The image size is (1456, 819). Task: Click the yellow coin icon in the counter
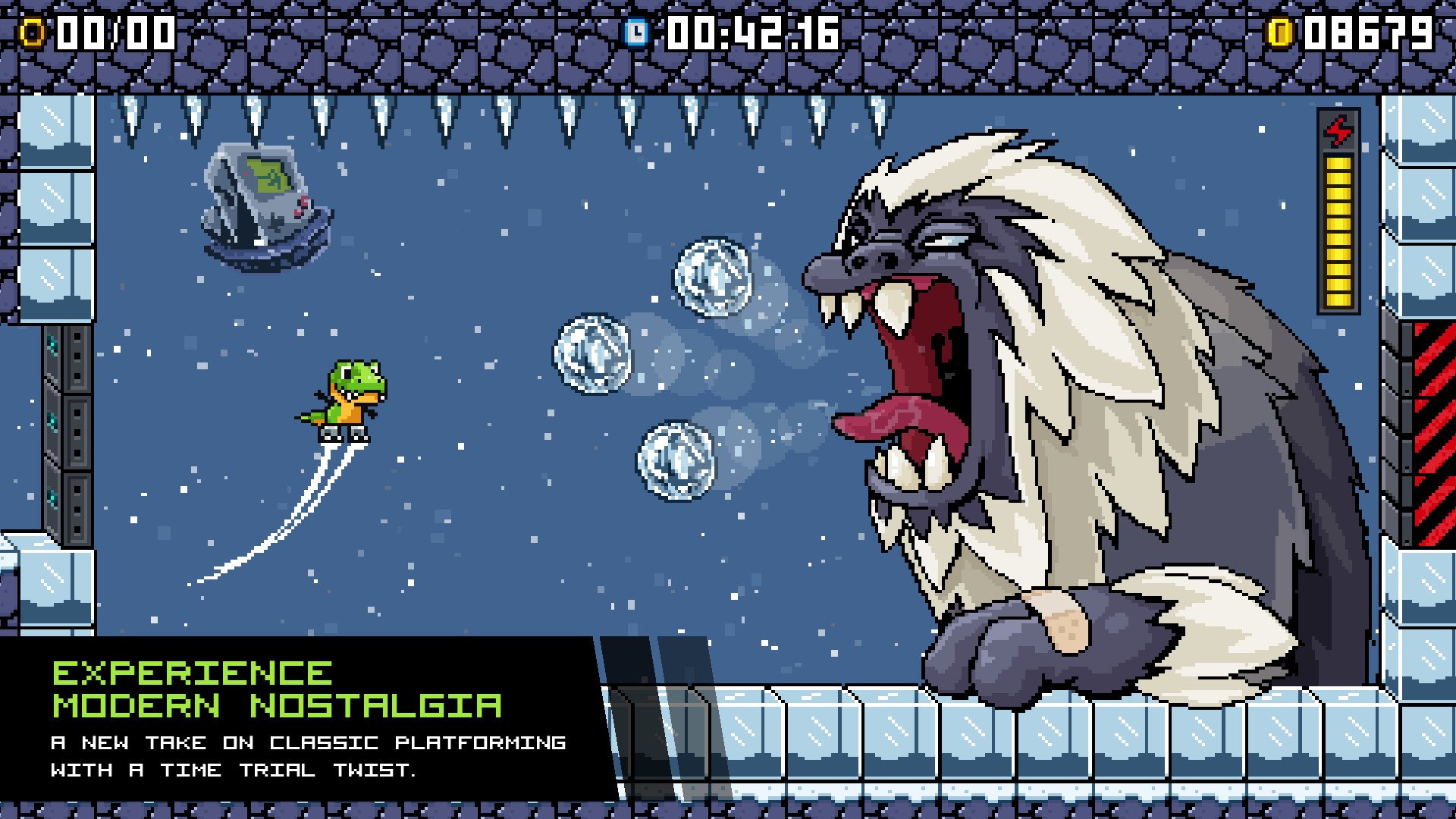[x=33, y=32]
